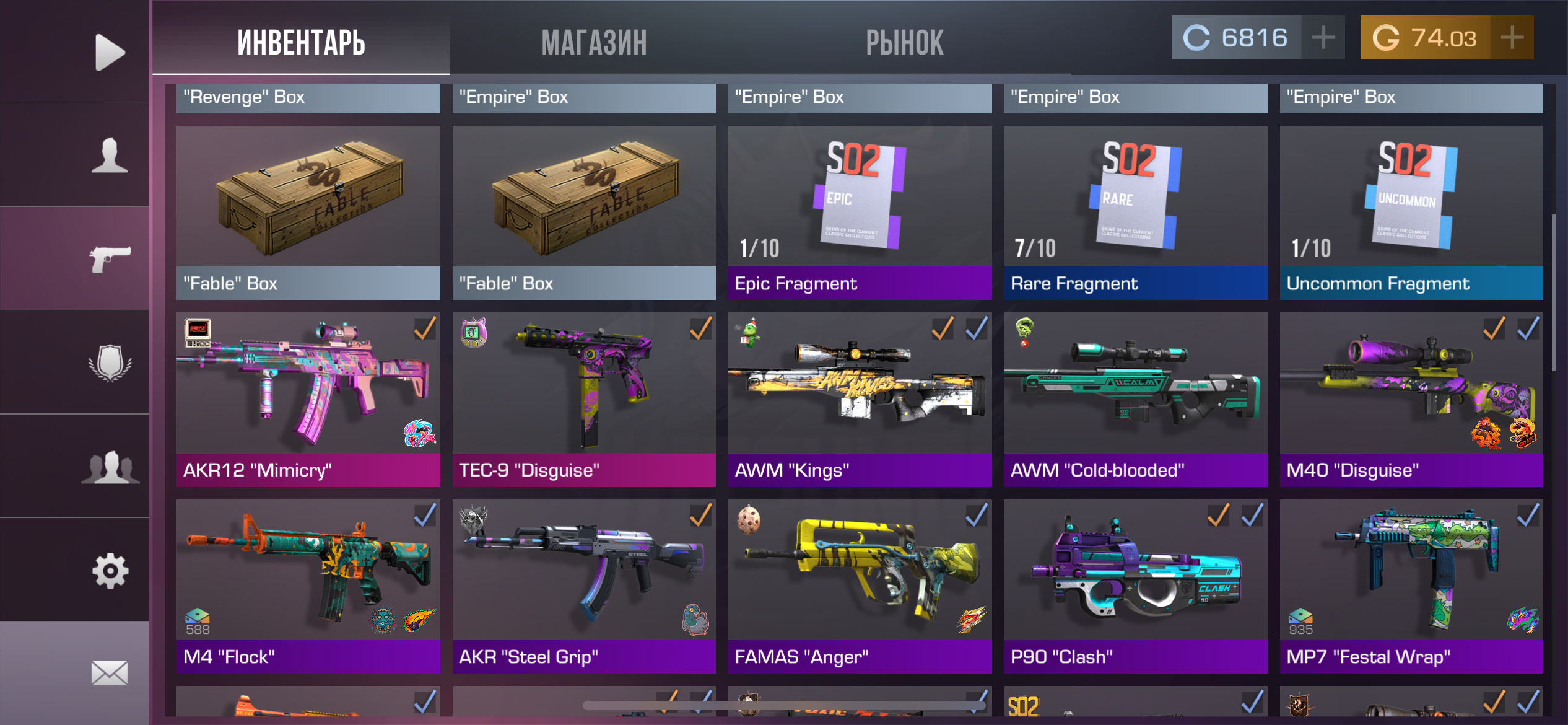Choose the Rare Fragment item
This screenshot has width=1568, height=725.
coord(1135,213)
